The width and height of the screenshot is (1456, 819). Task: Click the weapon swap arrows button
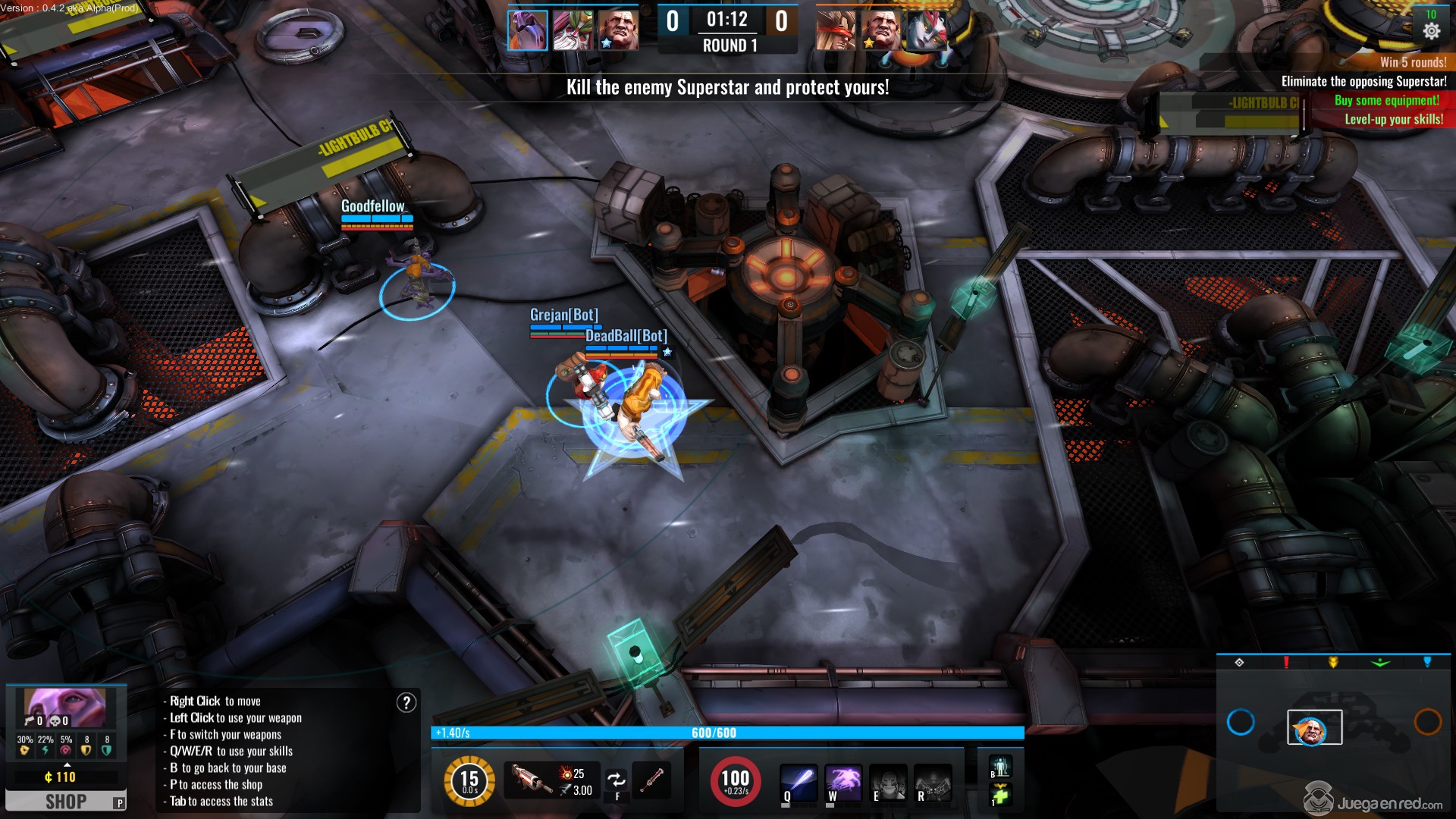[617, 780]
